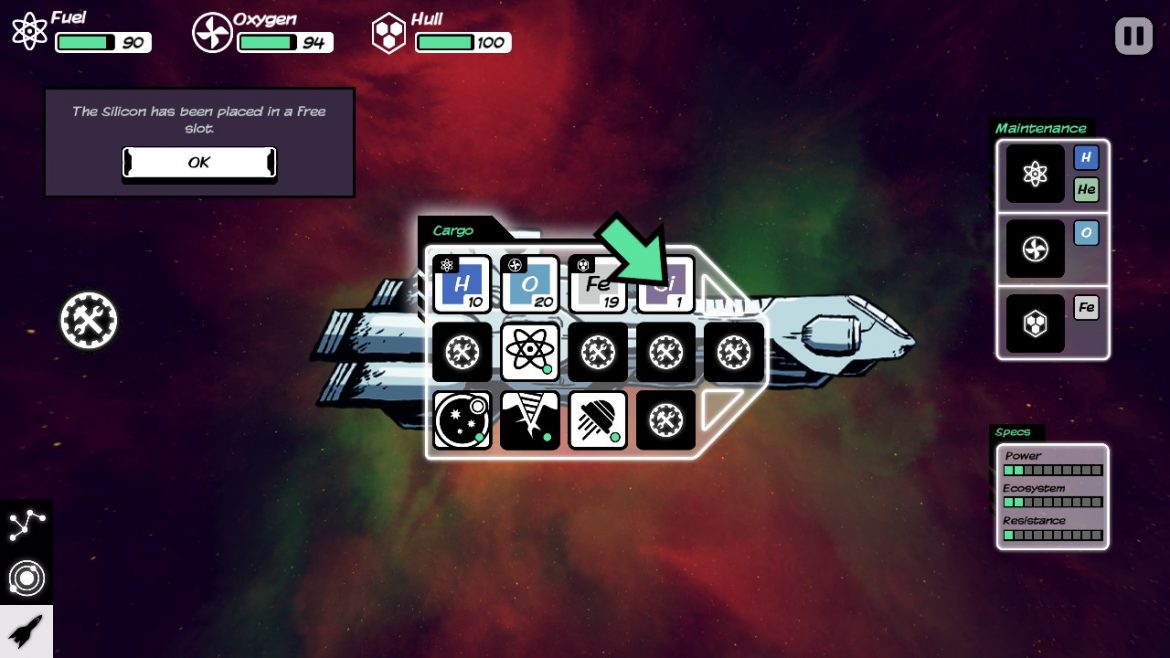Select the atom reactor equipment slot
The width and height of the screenshot is (1170, 658).
[x=529, y=352]
